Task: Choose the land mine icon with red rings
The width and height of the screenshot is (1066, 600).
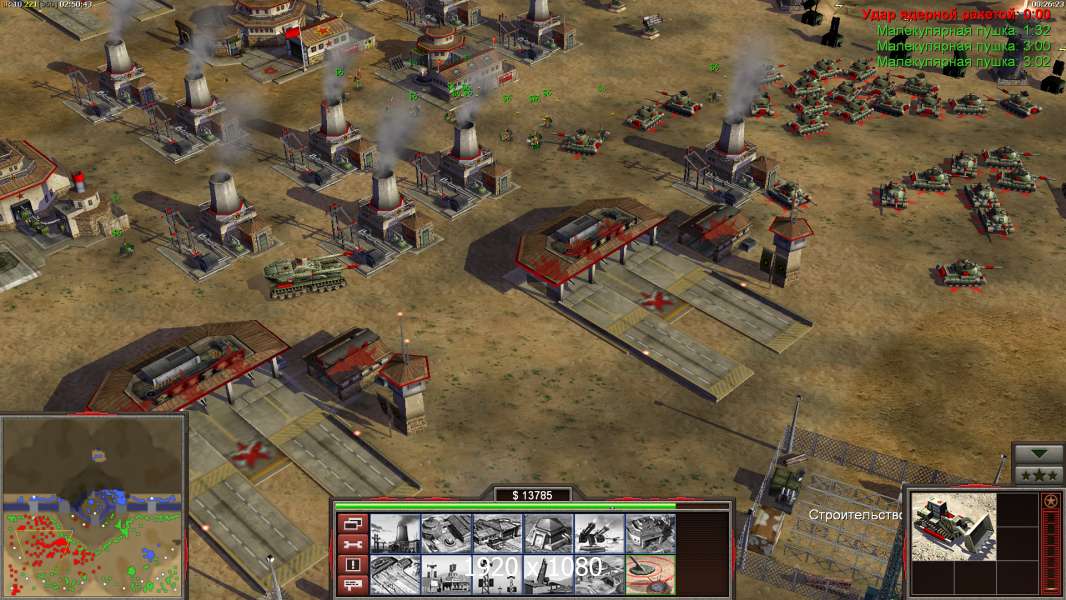Action: 650,575
